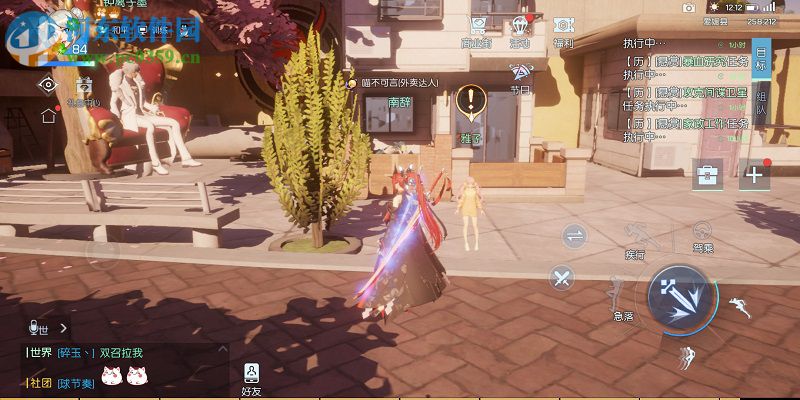Take a screenshot with the camera icon
Image resolution: width=800 pixels, height=400 pixels.
coord(688,7)
